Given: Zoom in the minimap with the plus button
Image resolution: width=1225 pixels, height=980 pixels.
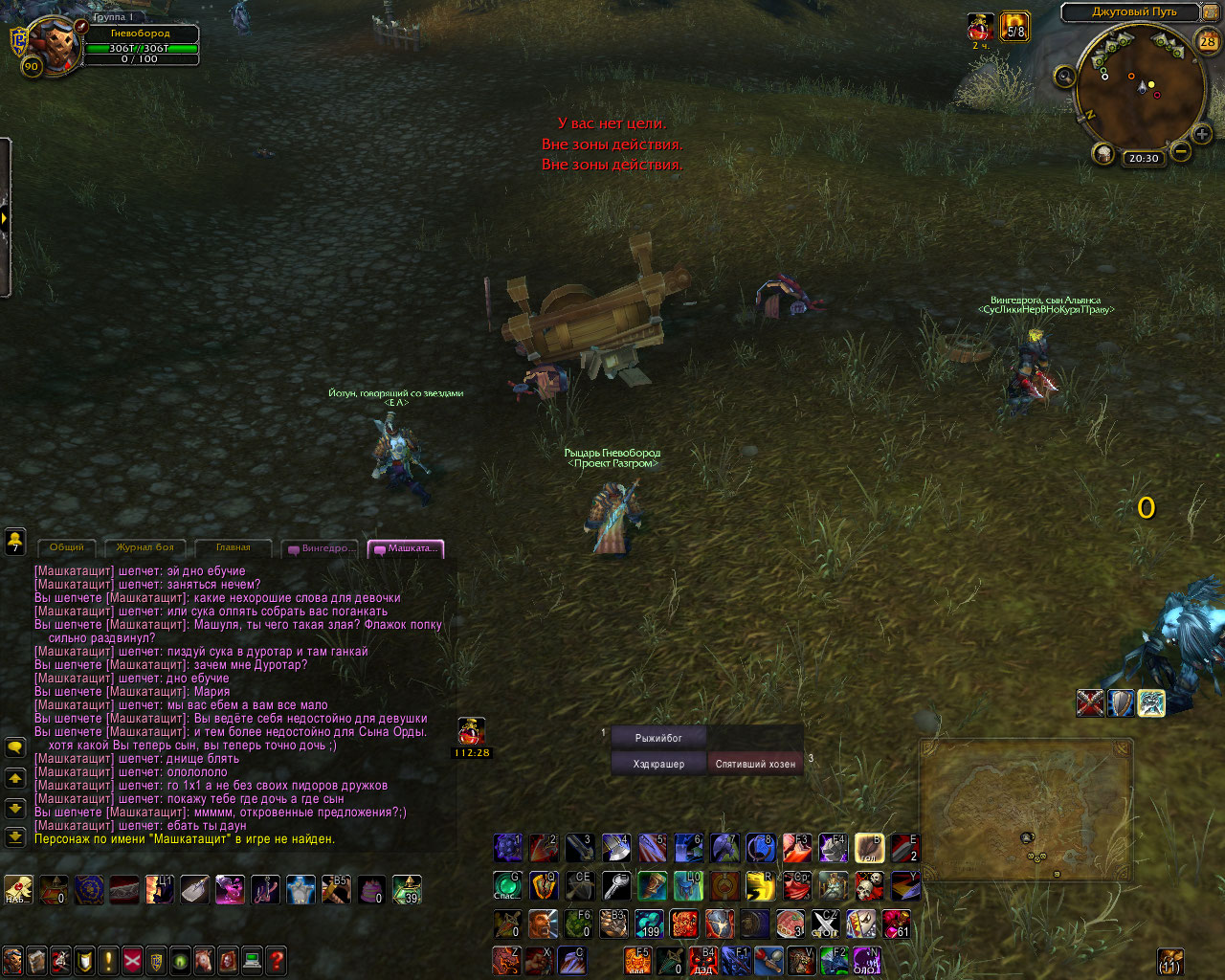Looking at the screenshot, I should point(1202,135).
